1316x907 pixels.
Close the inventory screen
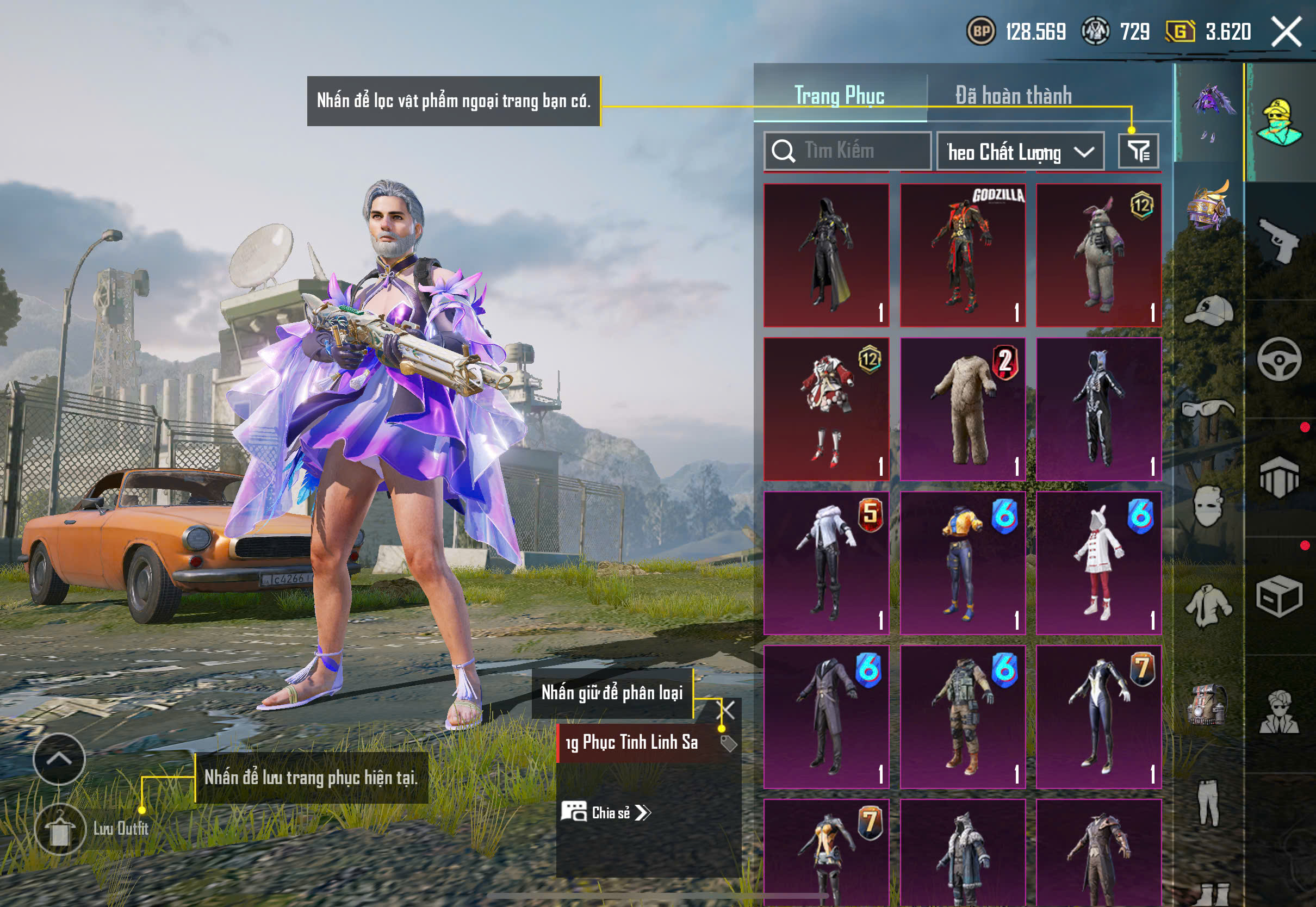(1286, 31)
